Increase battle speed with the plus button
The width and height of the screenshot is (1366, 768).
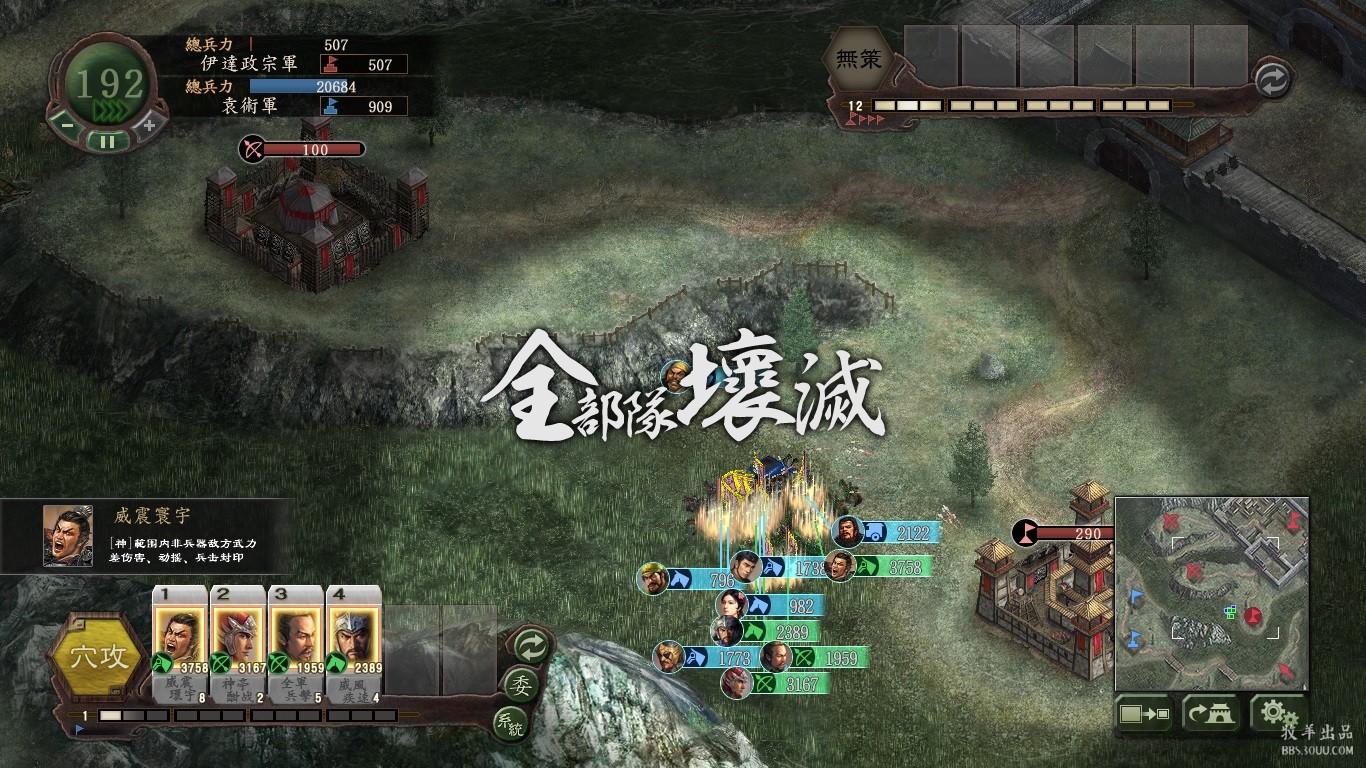tap(149, 125)
